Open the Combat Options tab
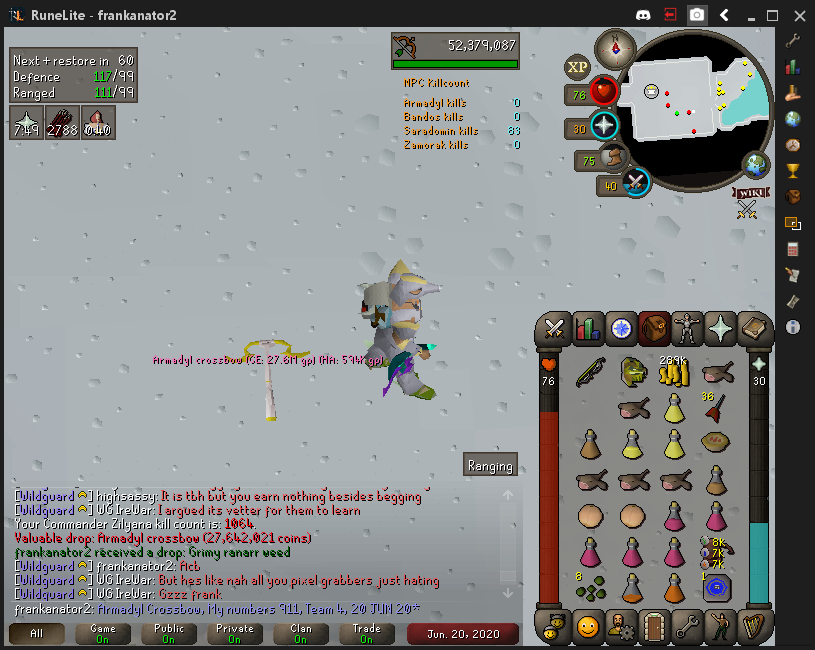The width and height of the screenshot is (815, 650). point(554,328)
